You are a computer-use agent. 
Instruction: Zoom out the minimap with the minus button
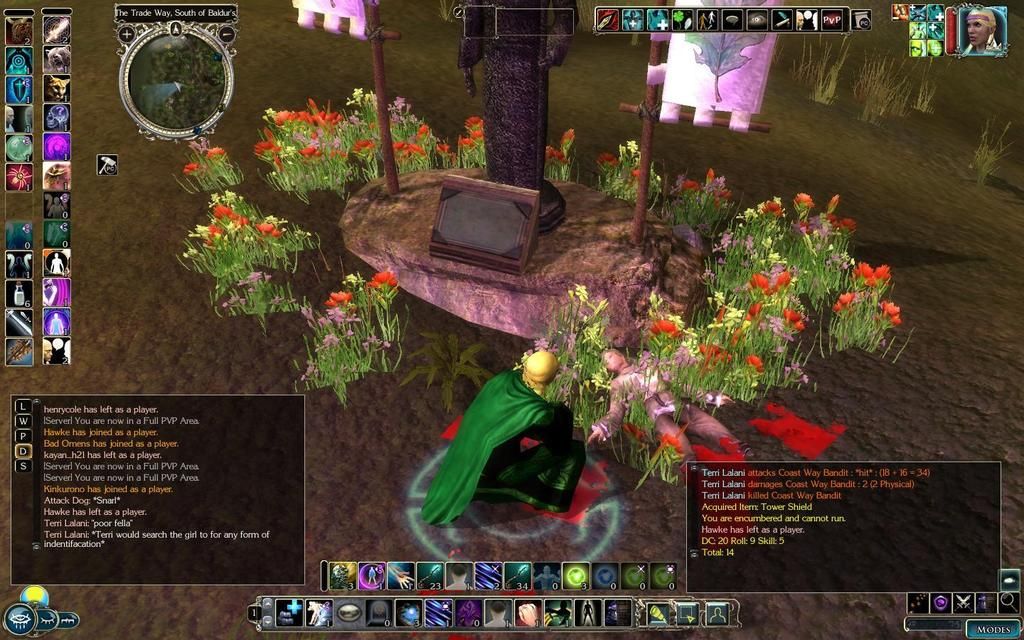[226, 33]
